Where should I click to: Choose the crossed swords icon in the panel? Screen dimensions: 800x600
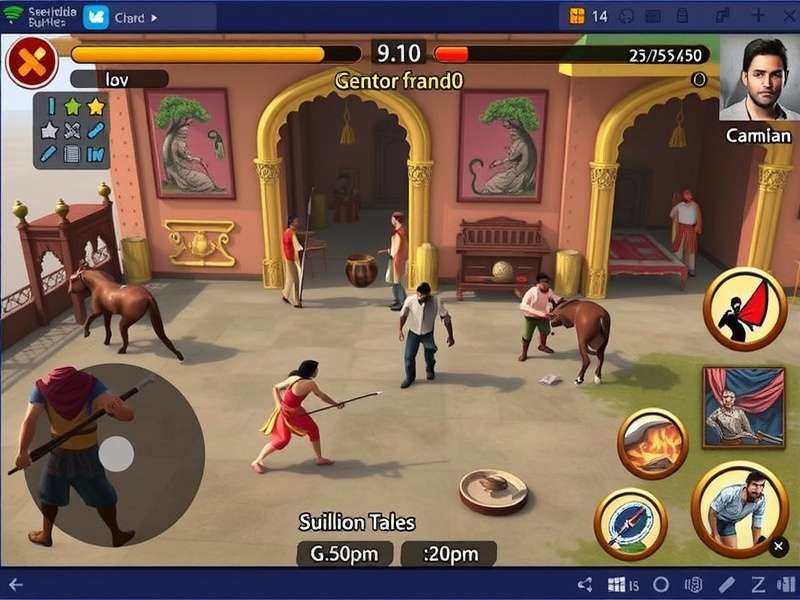(72, 130)
